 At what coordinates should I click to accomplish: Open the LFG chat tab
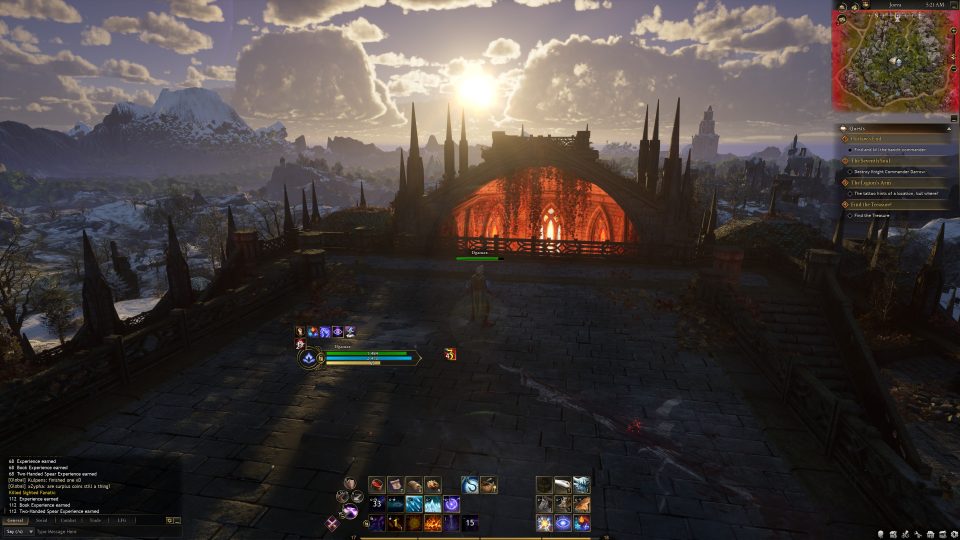click(121, 520)
